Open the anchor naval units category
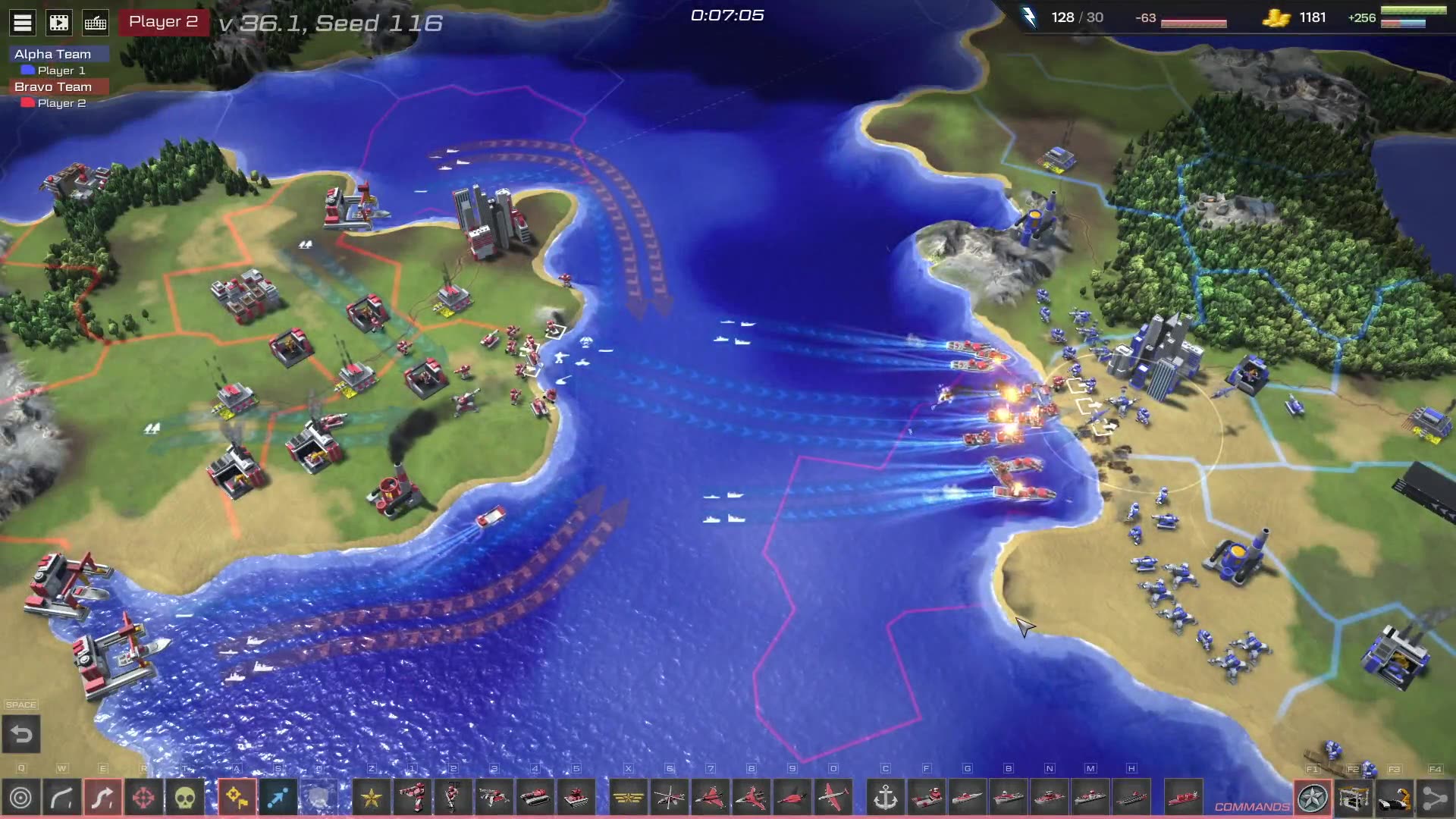The image size is (1456, 819). coord(886,798)
